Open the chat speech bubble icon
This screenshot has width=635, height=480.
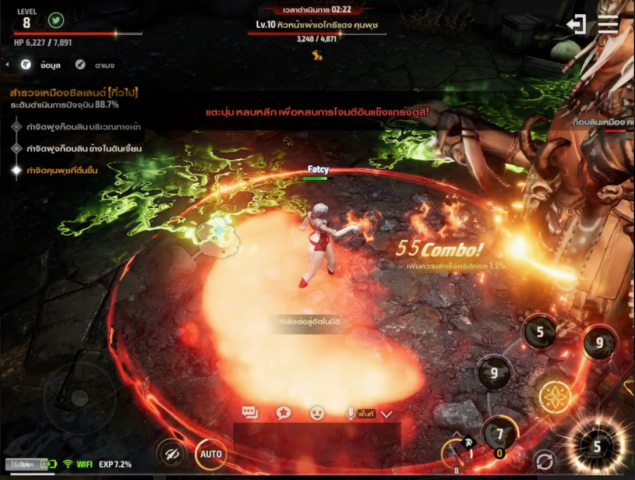pyautogui.click(x=250, y=412)
